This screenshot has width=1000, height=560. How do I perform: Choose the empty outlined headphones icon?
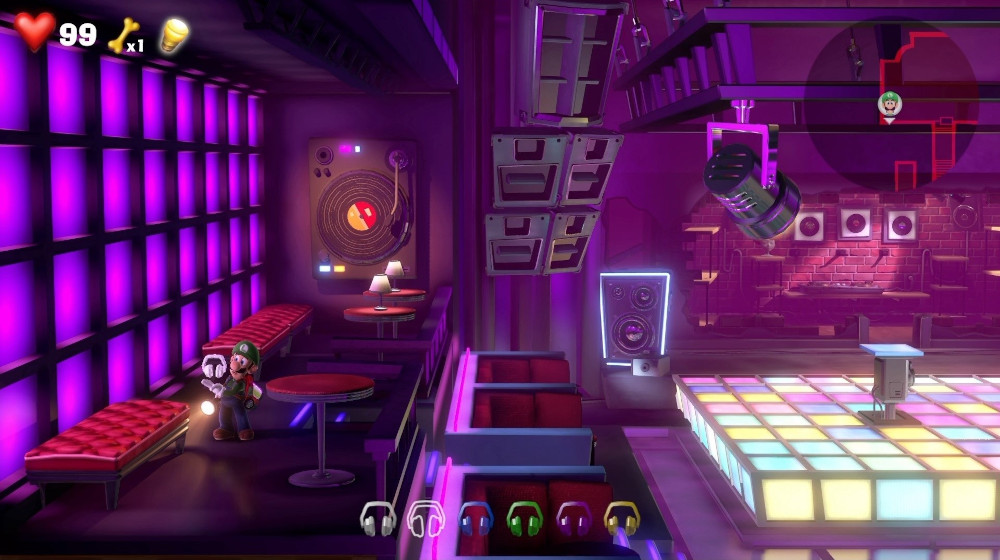pos(426,518)
